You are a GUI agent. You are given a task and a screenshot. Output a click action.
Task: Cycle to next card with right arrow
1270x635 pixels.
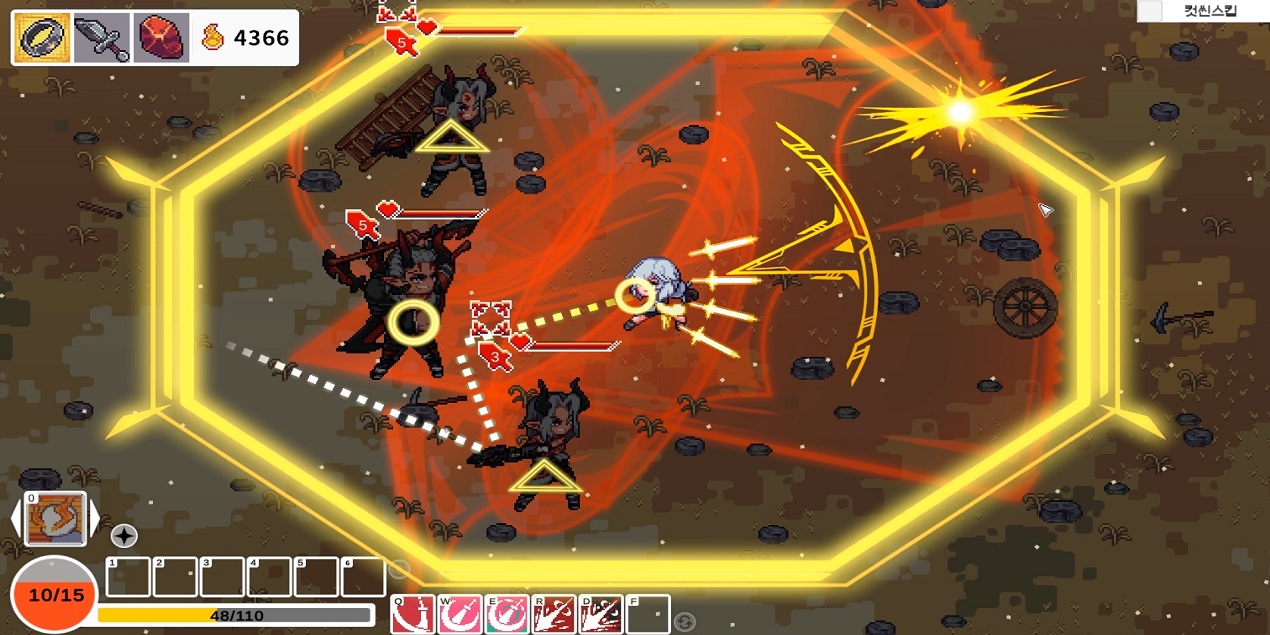[95, 519]
